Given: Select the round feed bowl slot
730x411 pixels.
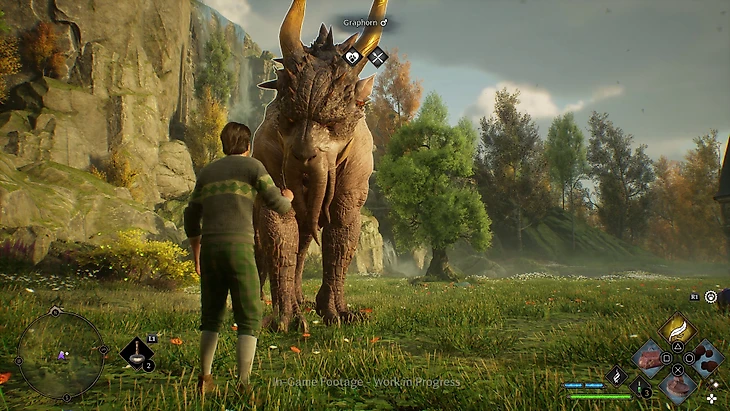Looking at the screenshot, I should pyautogui.click(x=677, y=385).
